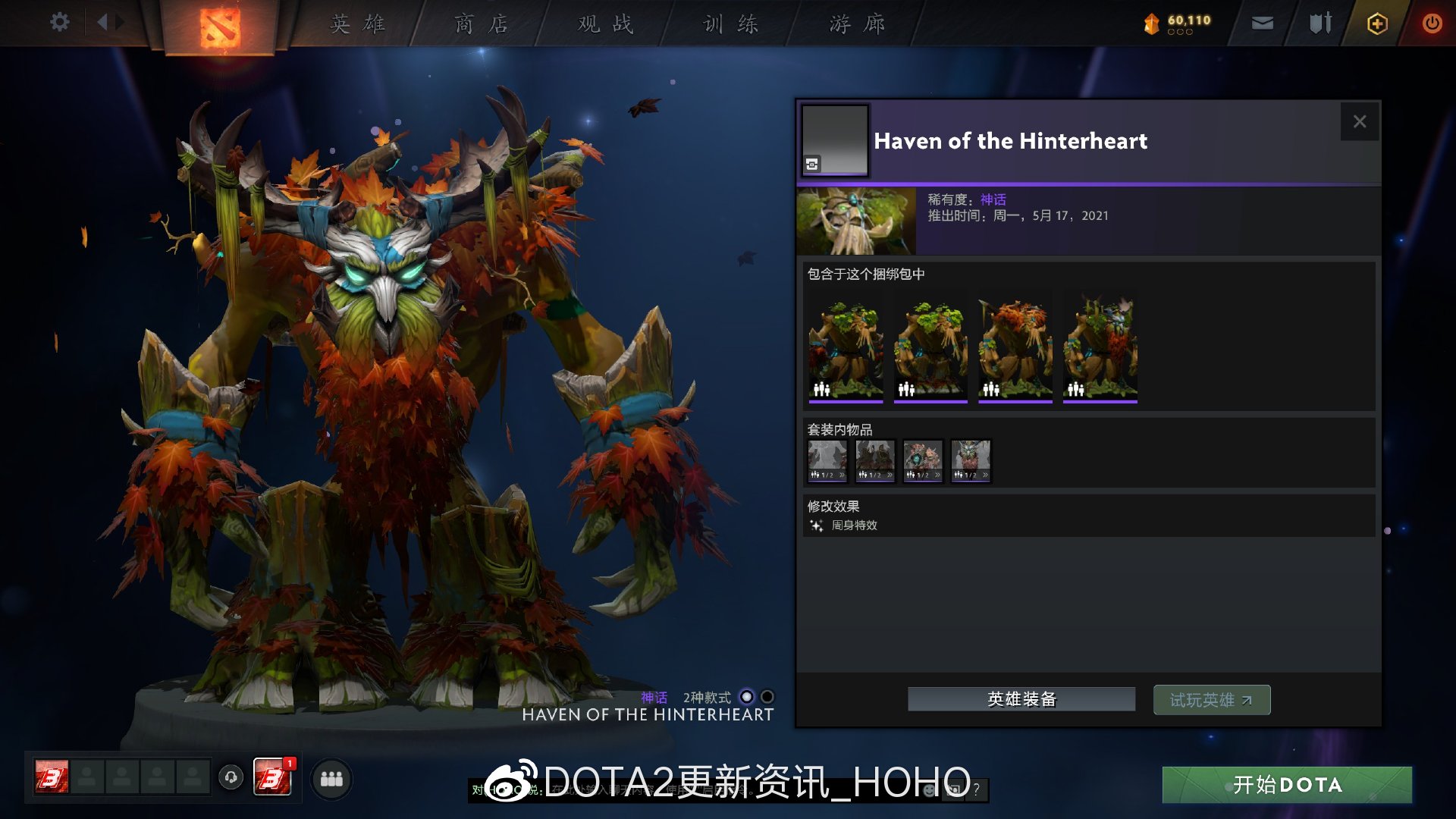Open the settings gear icon

tap(58, 22)
